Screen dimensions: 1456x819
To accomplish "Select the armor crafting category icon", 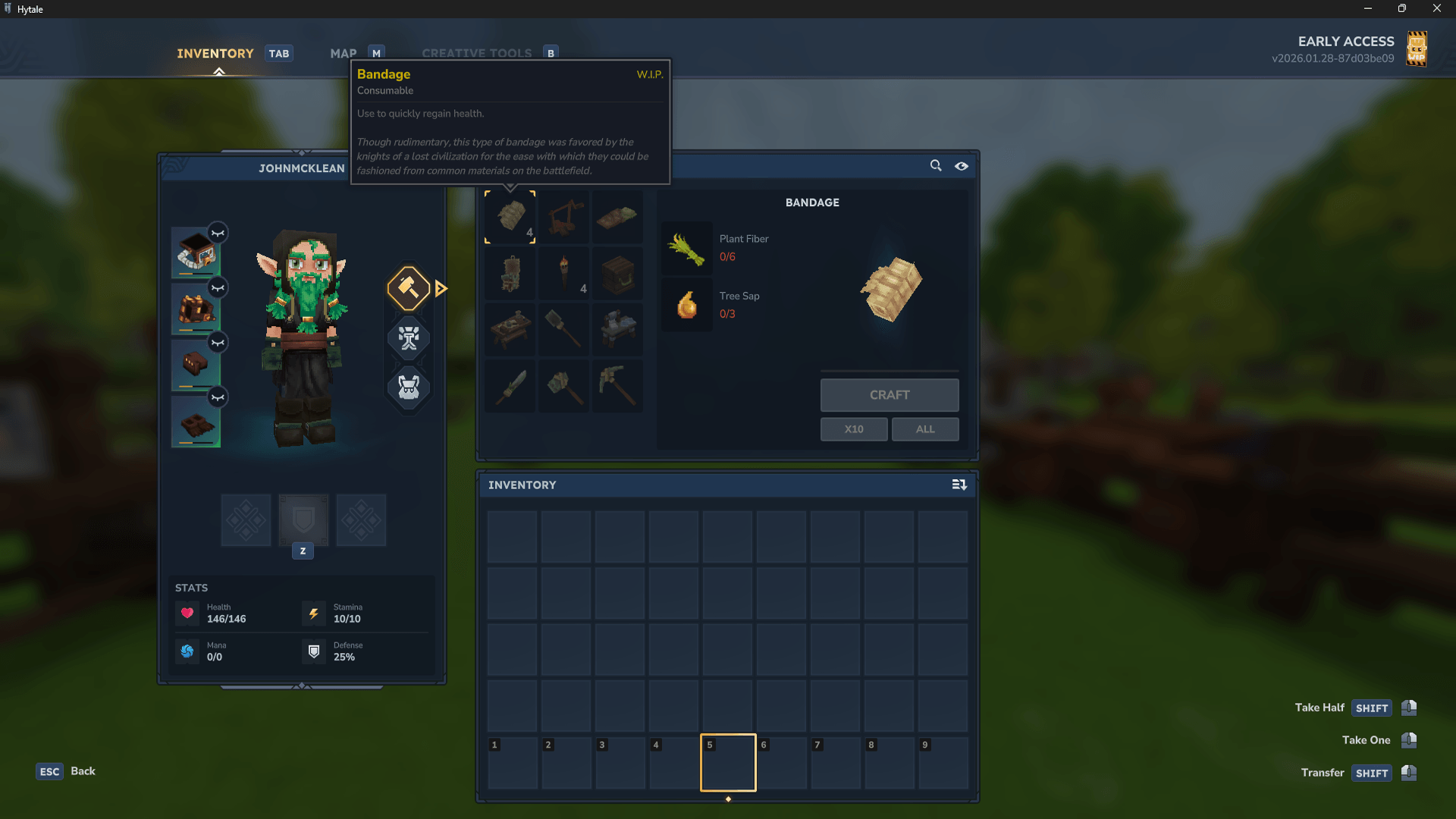I will (408, 388).
